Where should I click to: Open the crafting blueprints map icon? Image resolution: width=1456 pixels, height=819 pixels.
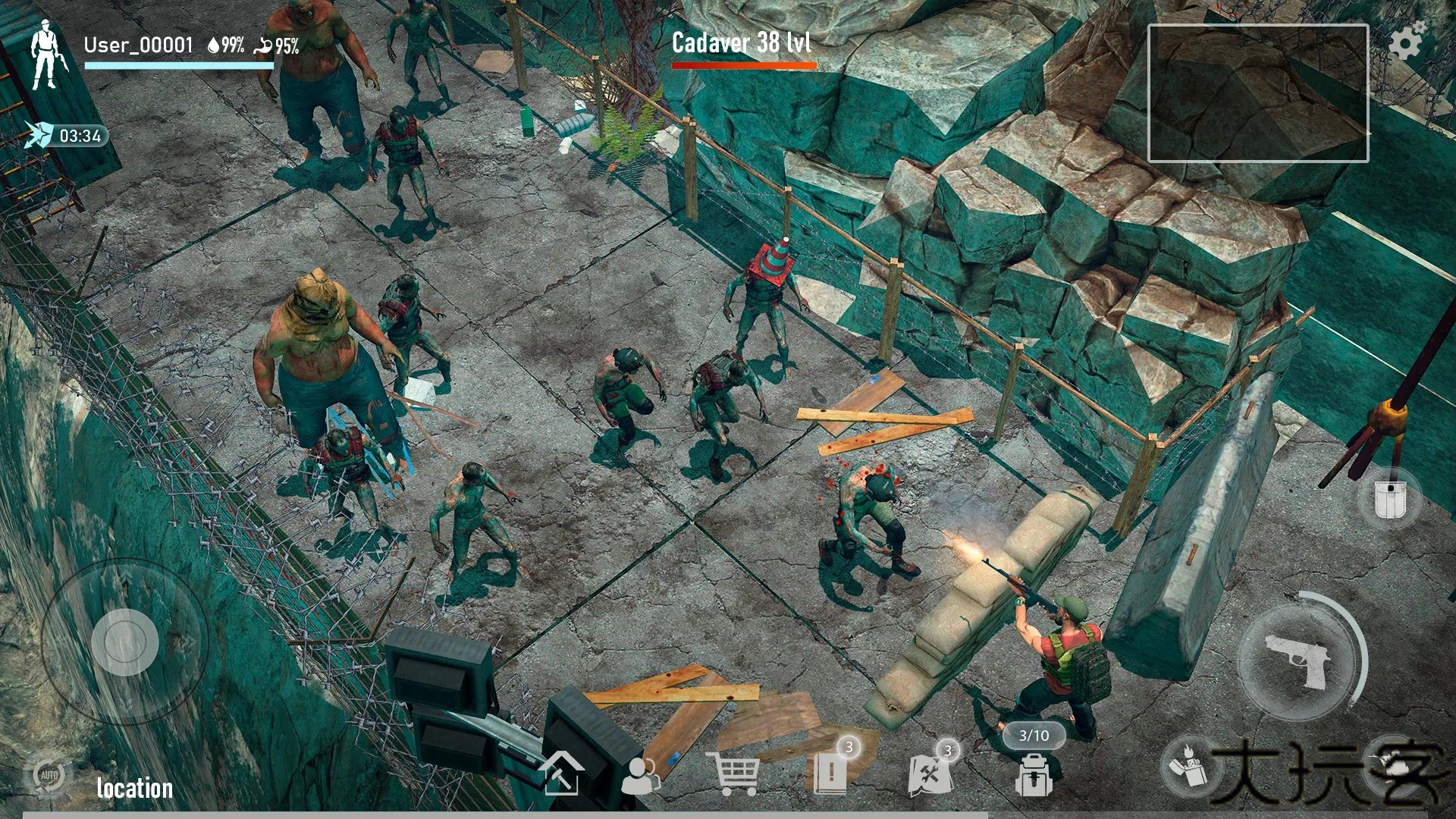930,773
